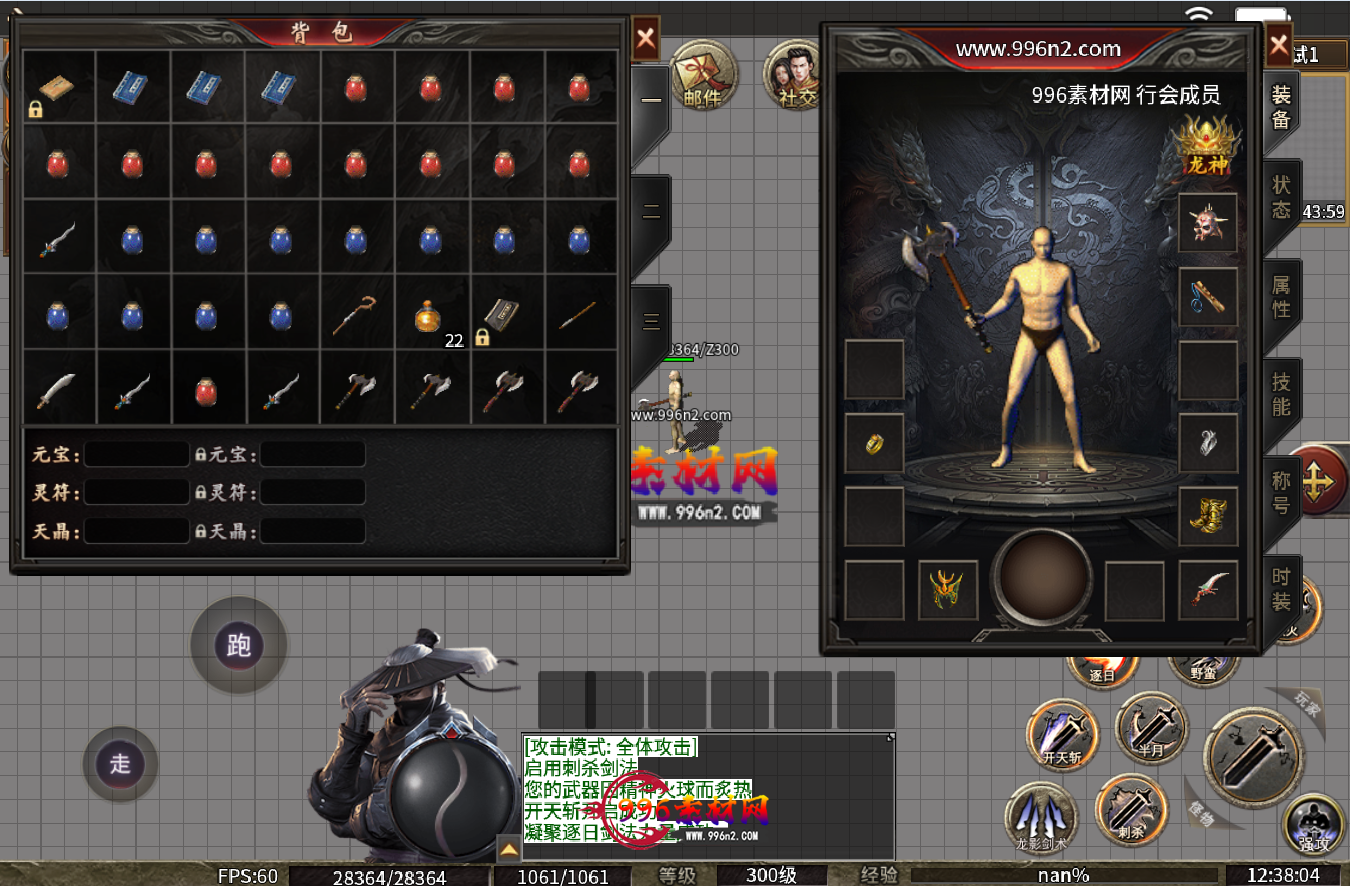The width and height of the screenshot is (1350, 886).
Task: Close the backpack inventory window
Action: (x=646, y=40)
